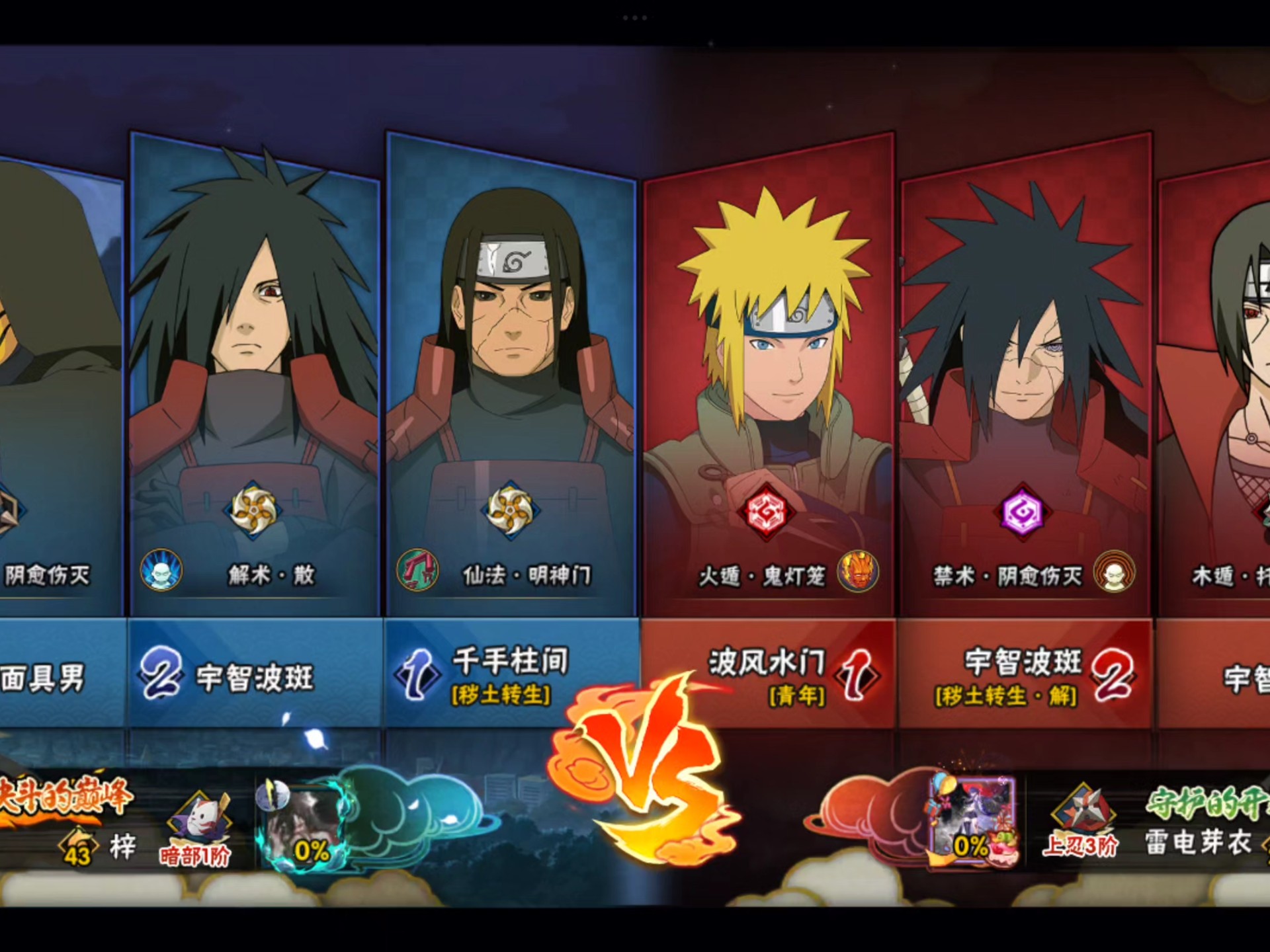Image resolution: width=1270 pixels, height=952 pixels.
Task: Open the three-dot menu at the top
Action: pyautogui.click(x=634, y=18)
